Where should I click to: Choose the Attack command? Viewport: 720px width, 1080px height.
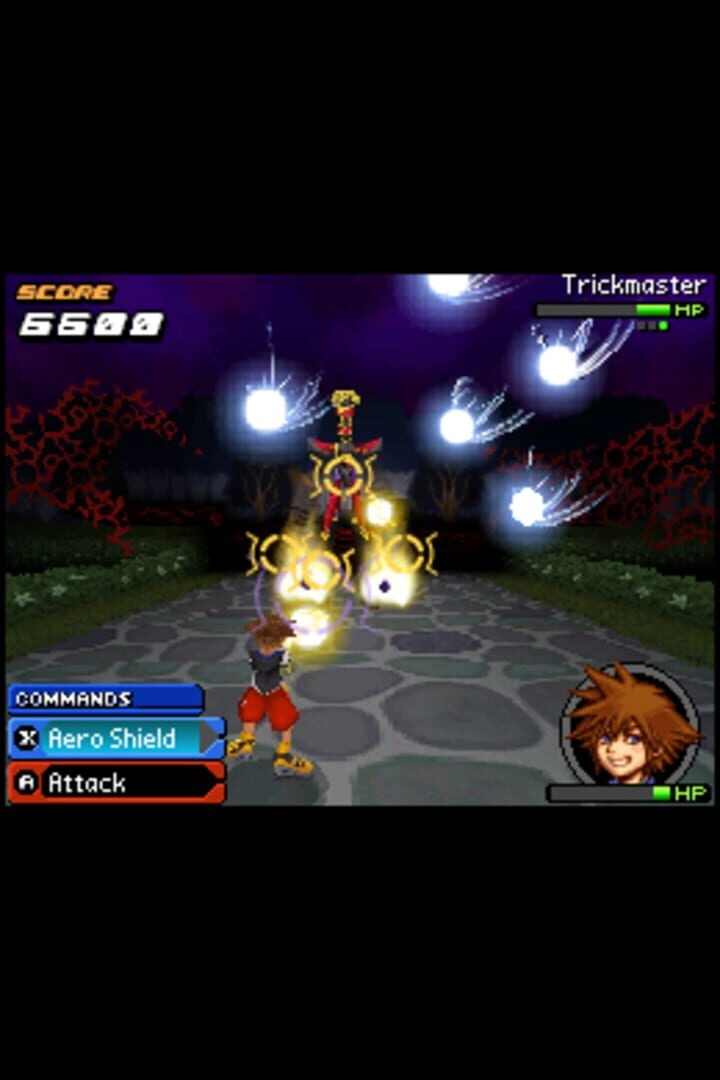115,783
